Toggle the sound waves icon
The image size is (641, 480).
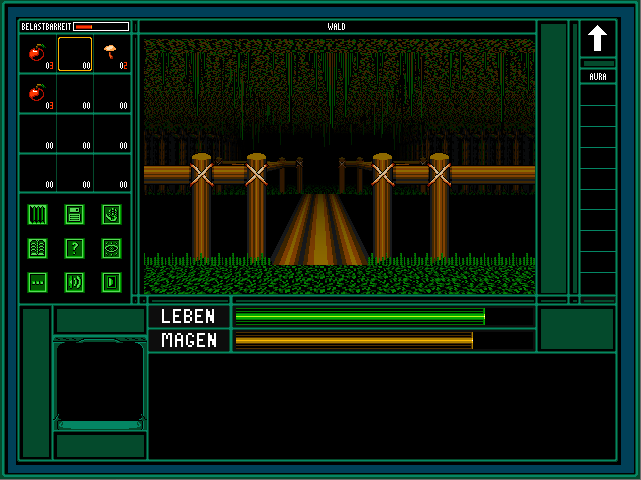(x=74, y=282)
